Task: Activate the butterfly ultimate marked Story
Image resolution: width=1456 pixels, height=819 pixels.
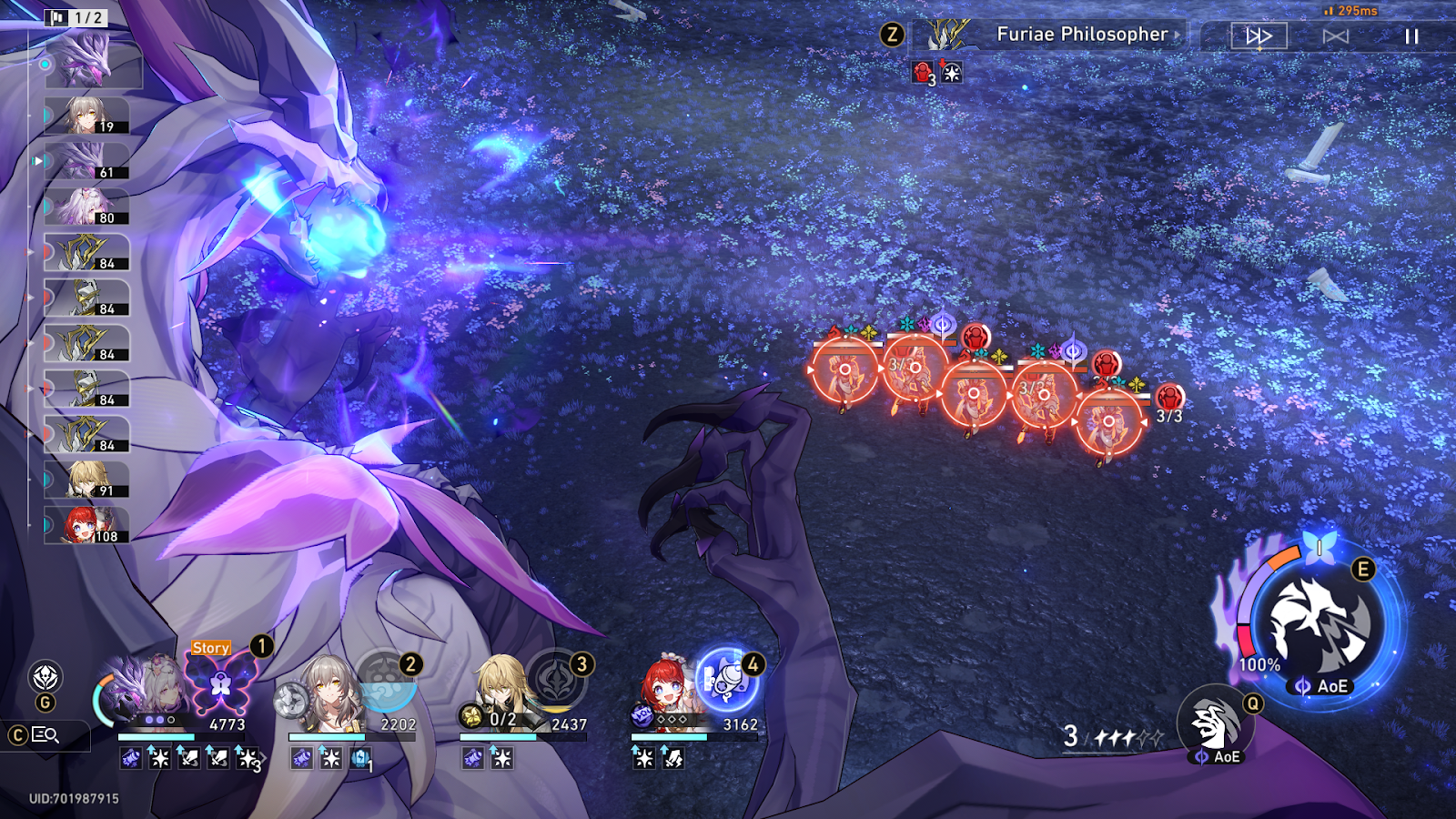Action: click(220, 683)
